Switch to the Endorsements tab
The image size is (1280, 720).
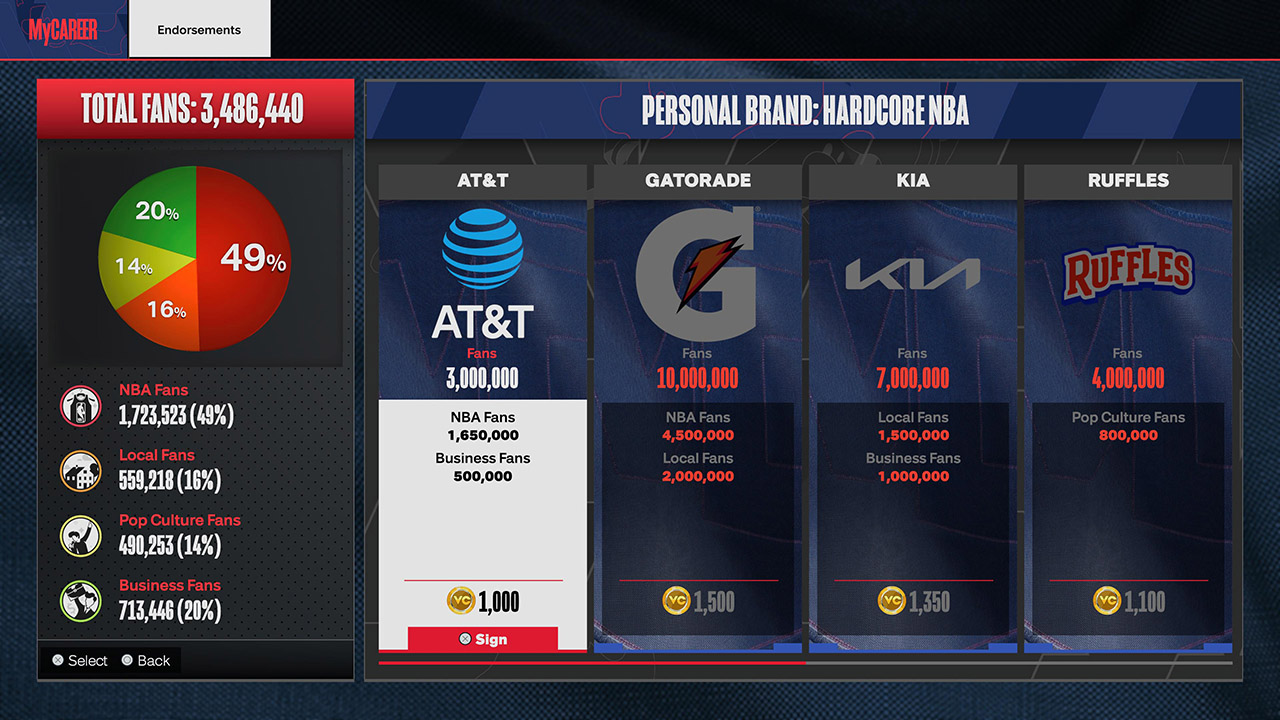(x=199, y=29)
